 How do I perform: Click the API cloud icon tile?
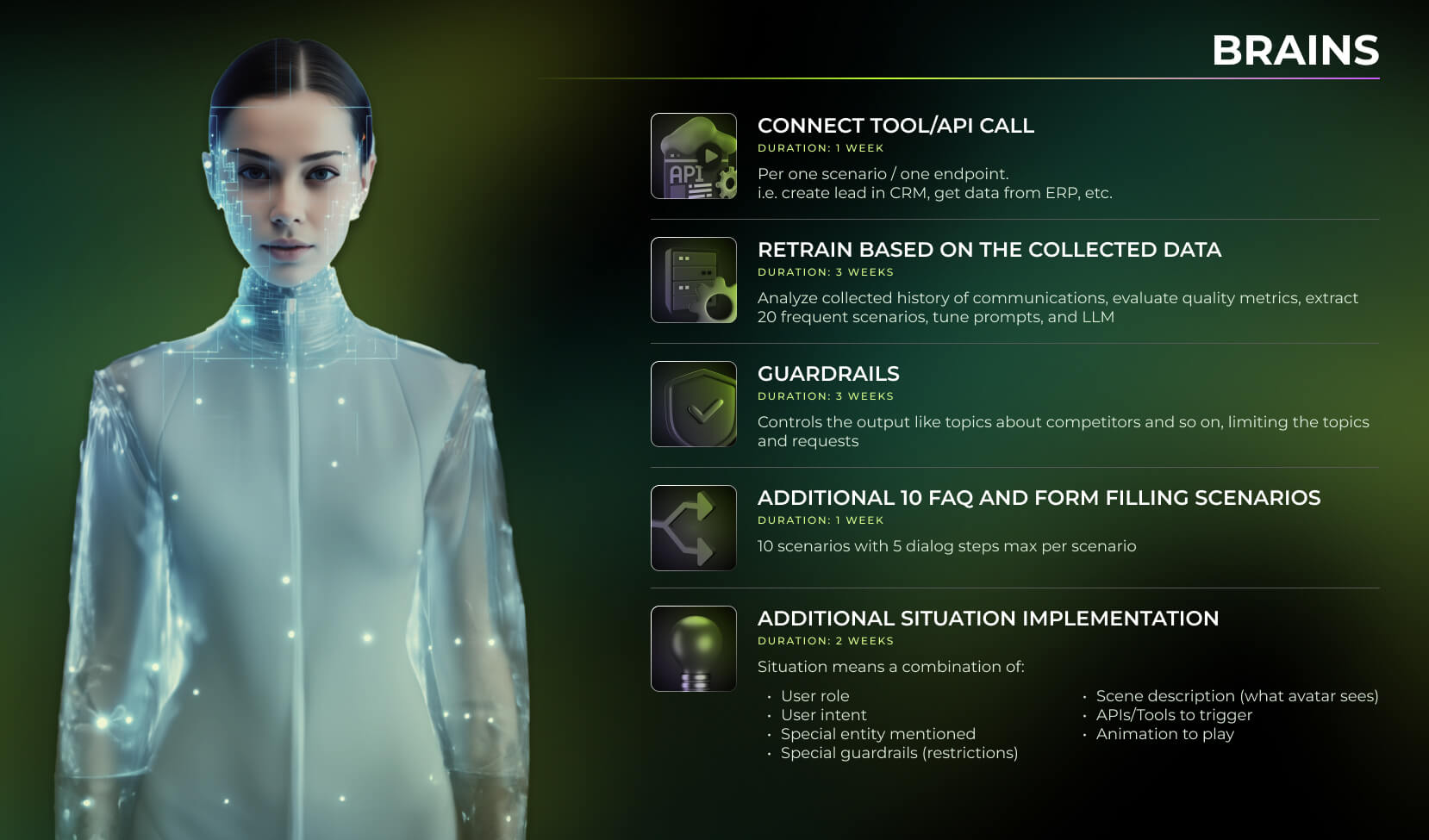coord(694,156)
